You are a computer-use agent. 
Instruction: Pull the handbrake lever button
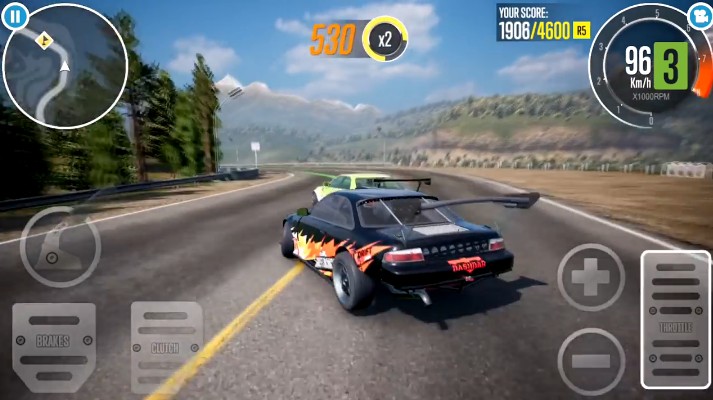(60, 247)
